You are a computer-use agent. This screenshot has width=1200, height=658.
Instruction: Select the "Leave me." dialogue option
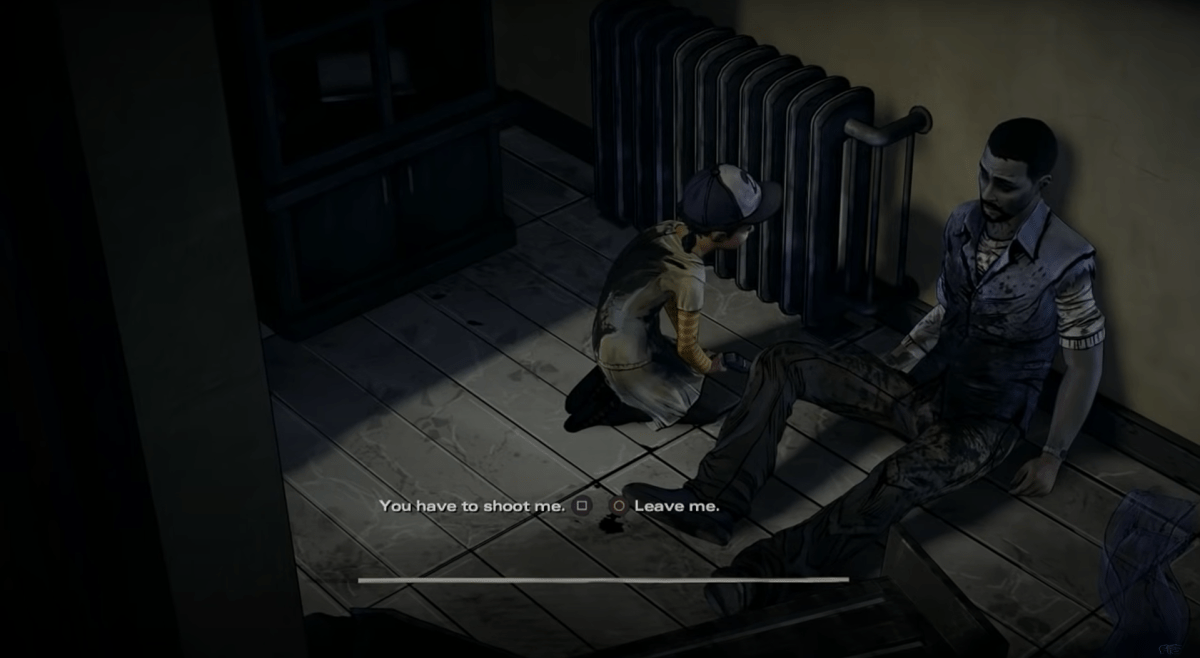click(x=676, y=506)
